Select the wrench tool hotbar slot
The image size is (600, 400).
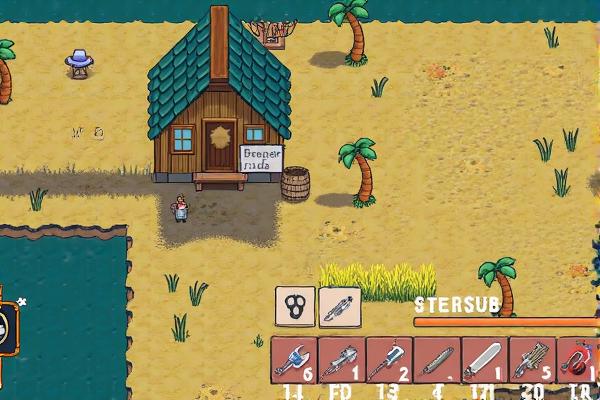295,360
